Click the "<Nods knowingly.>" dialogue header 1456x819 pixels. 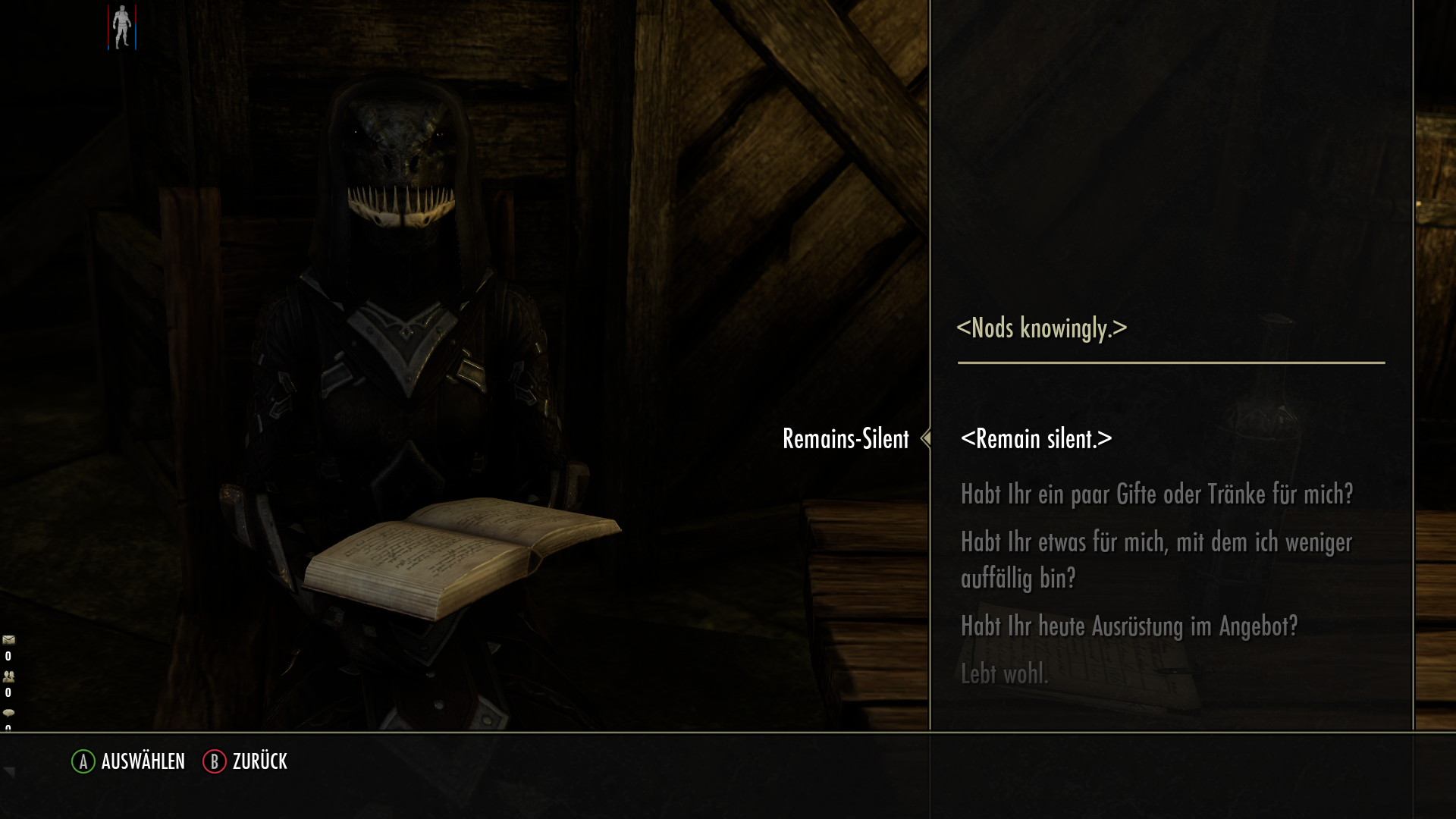1042,328
